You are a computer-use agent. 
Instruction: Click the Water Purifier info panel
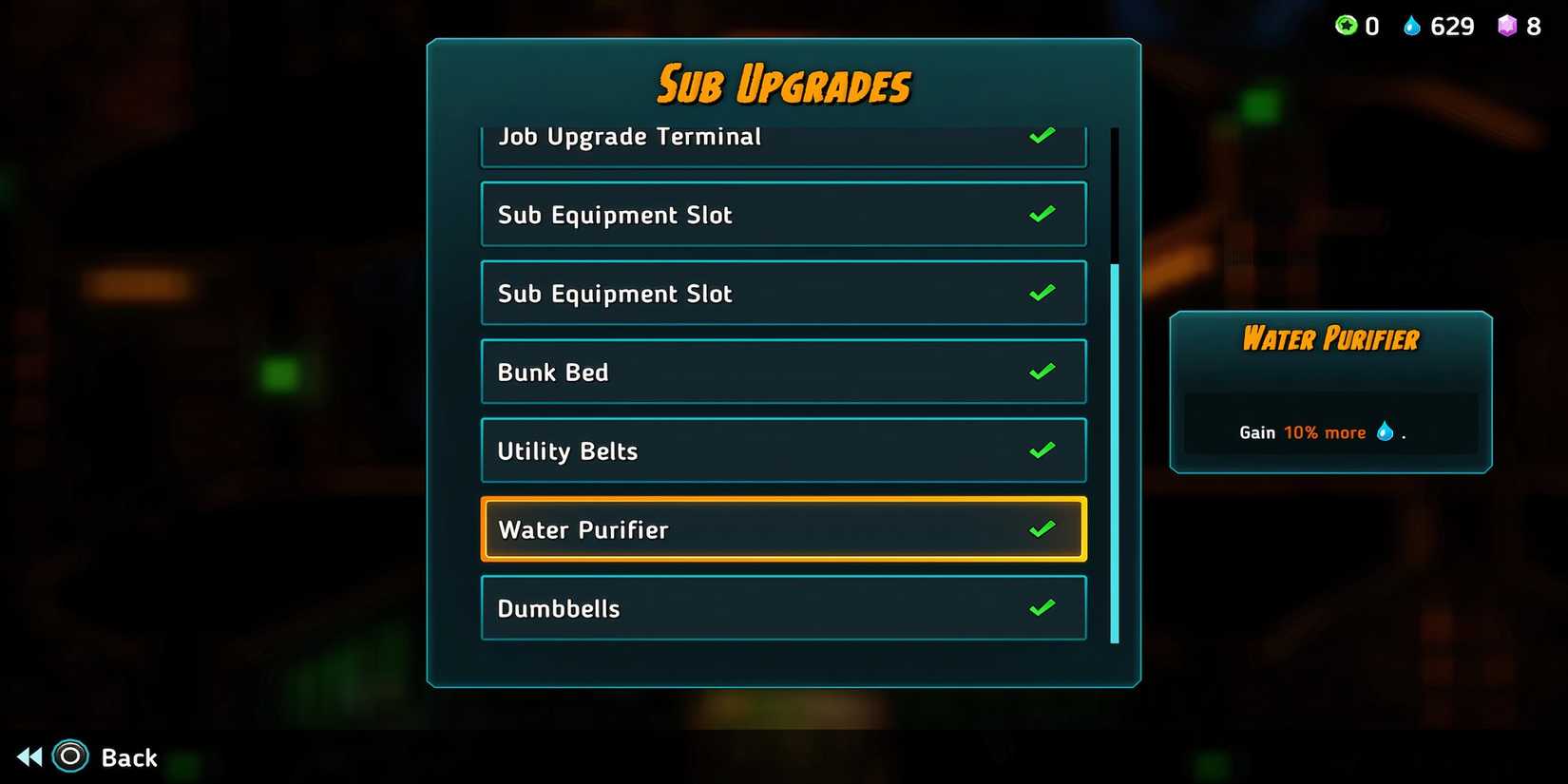1330,390
